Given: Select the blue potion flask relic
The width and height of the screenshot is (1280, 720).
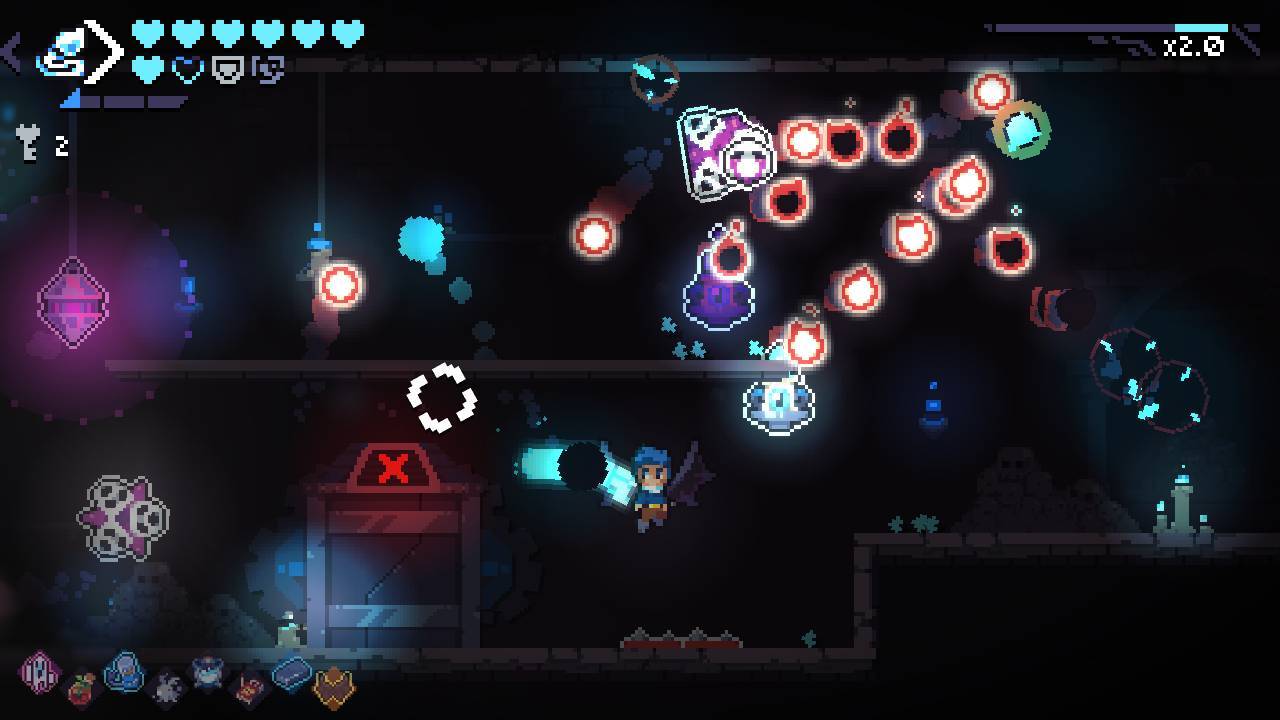Looking at the screenshot, I should 125,672.
